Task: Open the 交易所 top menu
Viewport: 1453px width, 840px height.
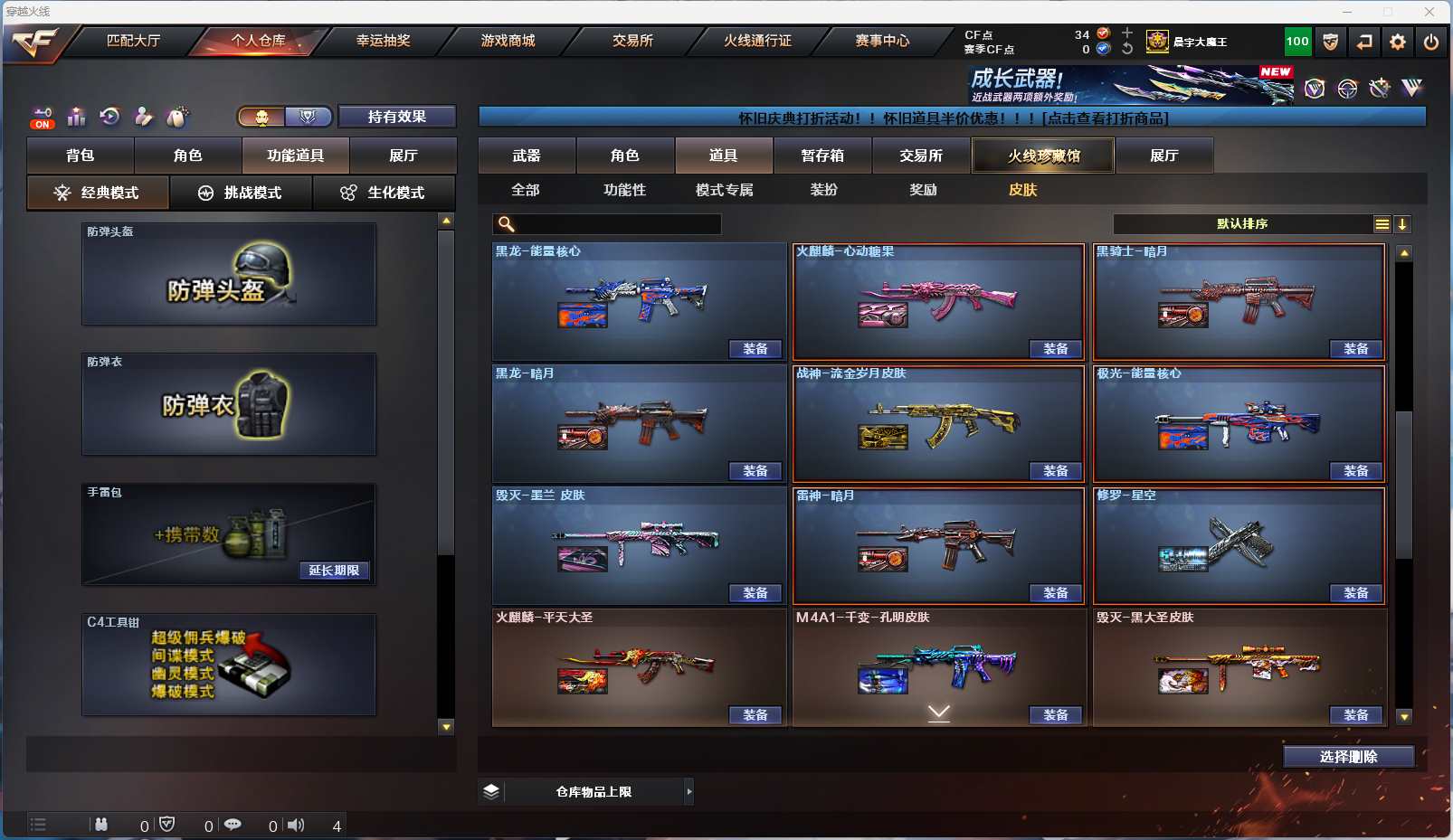Action: pos(632,41)
